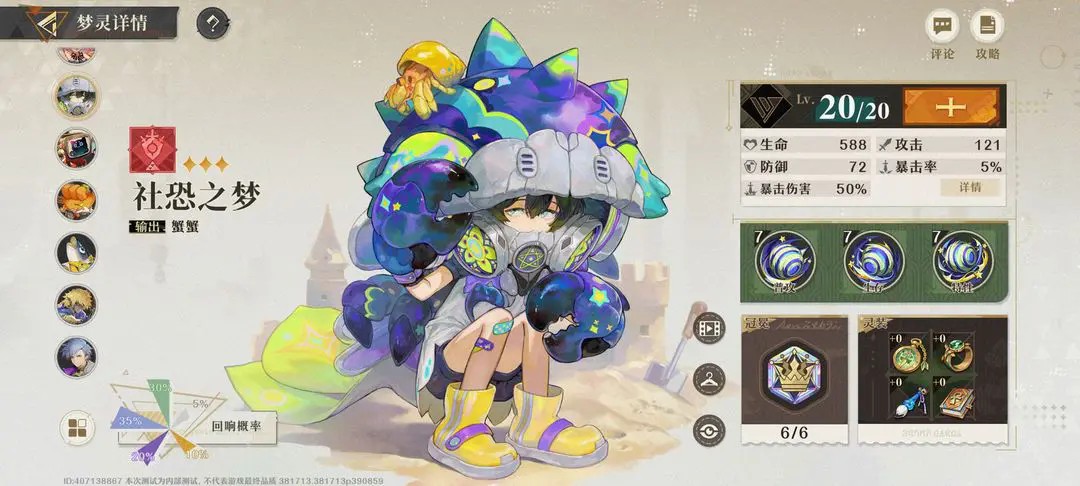
Task: Choose the orange pumpkin-like character portrait
Action: tap(75, 199)
